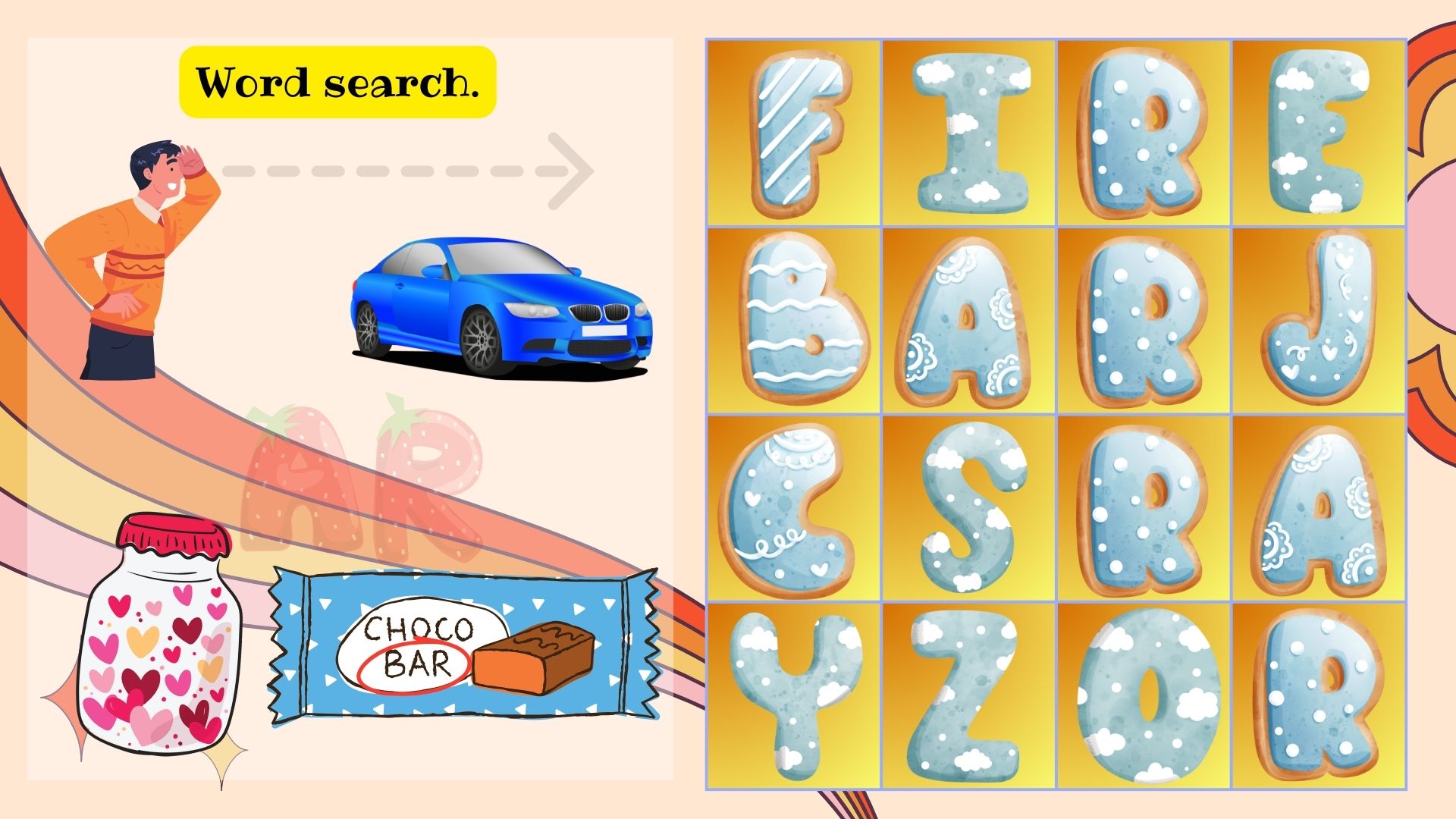
Task: Tap the letter J tile
Action: [1319, 320]
